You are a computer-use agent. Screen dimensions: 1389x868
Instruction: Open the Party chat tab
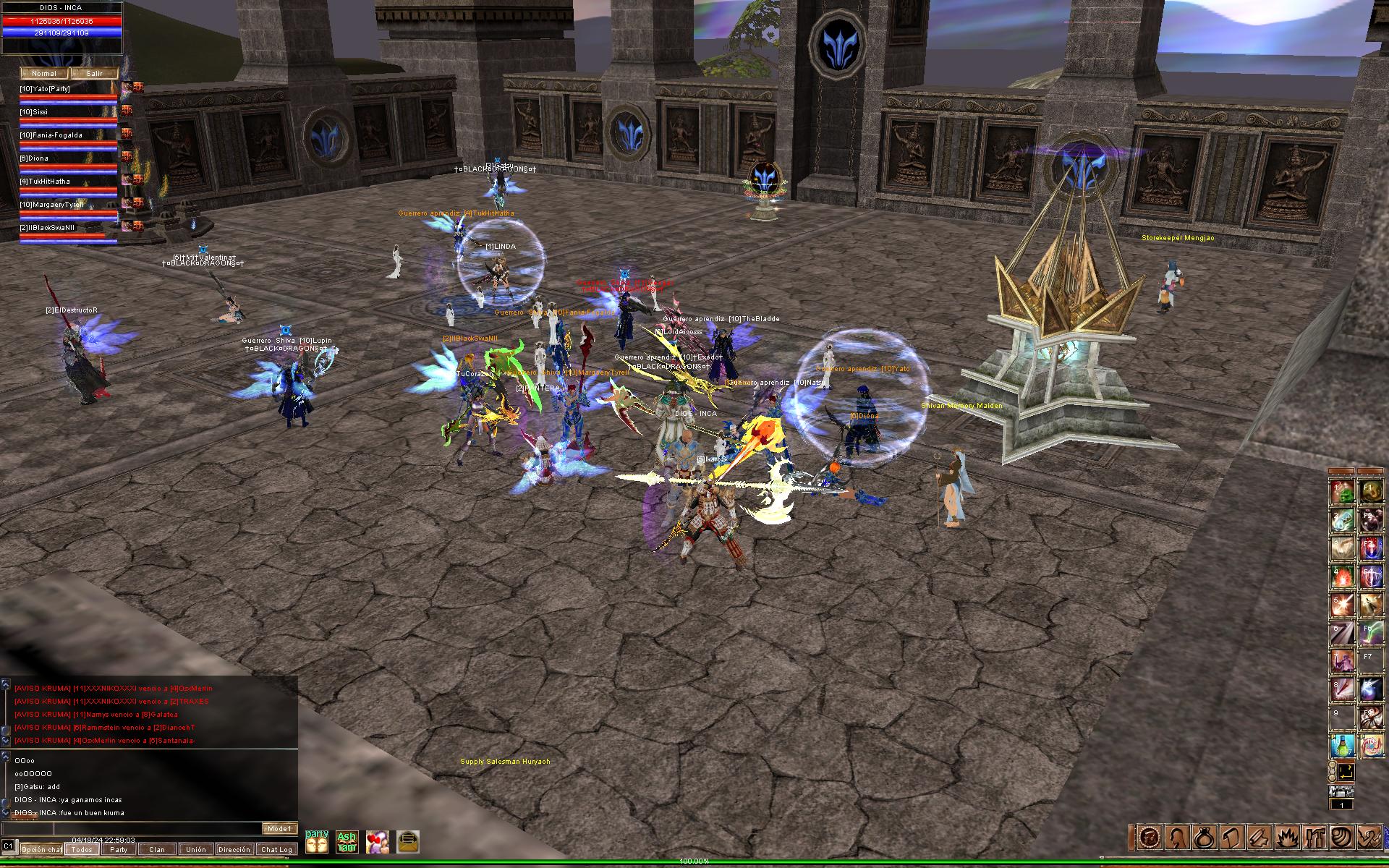119,849
